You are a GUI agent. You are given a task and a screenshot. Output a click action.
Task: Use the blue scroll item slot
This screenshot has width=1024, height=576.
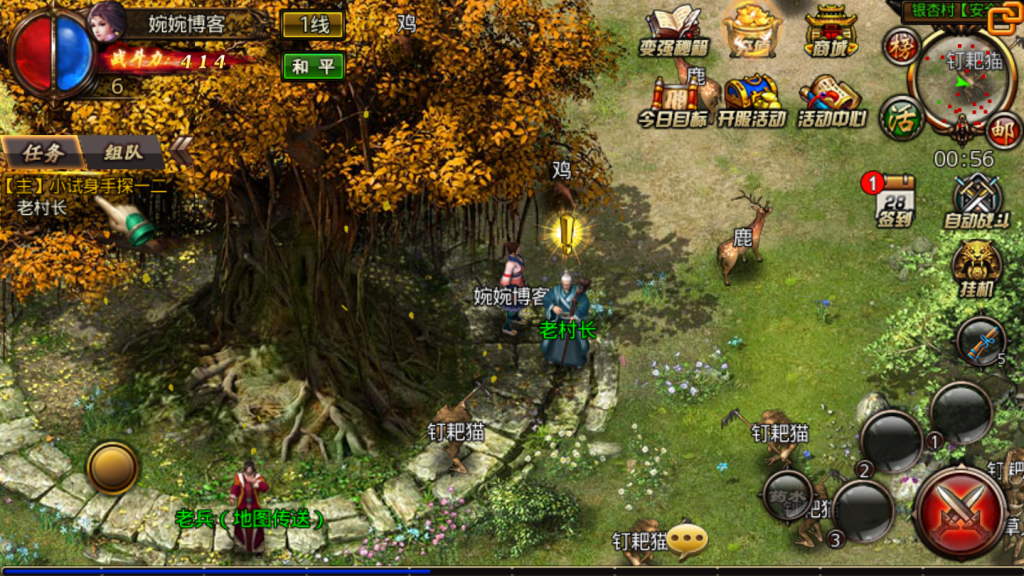point(981,341)
